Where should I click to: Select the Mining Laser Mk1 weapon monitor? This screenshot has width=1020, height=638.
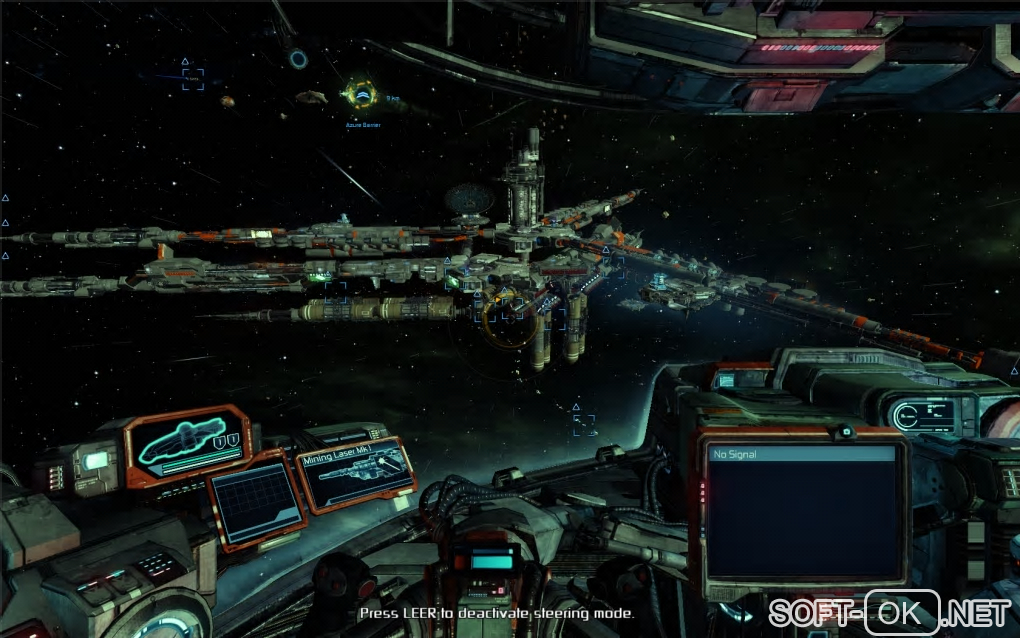pyautogui.click(x=356, y=476)
